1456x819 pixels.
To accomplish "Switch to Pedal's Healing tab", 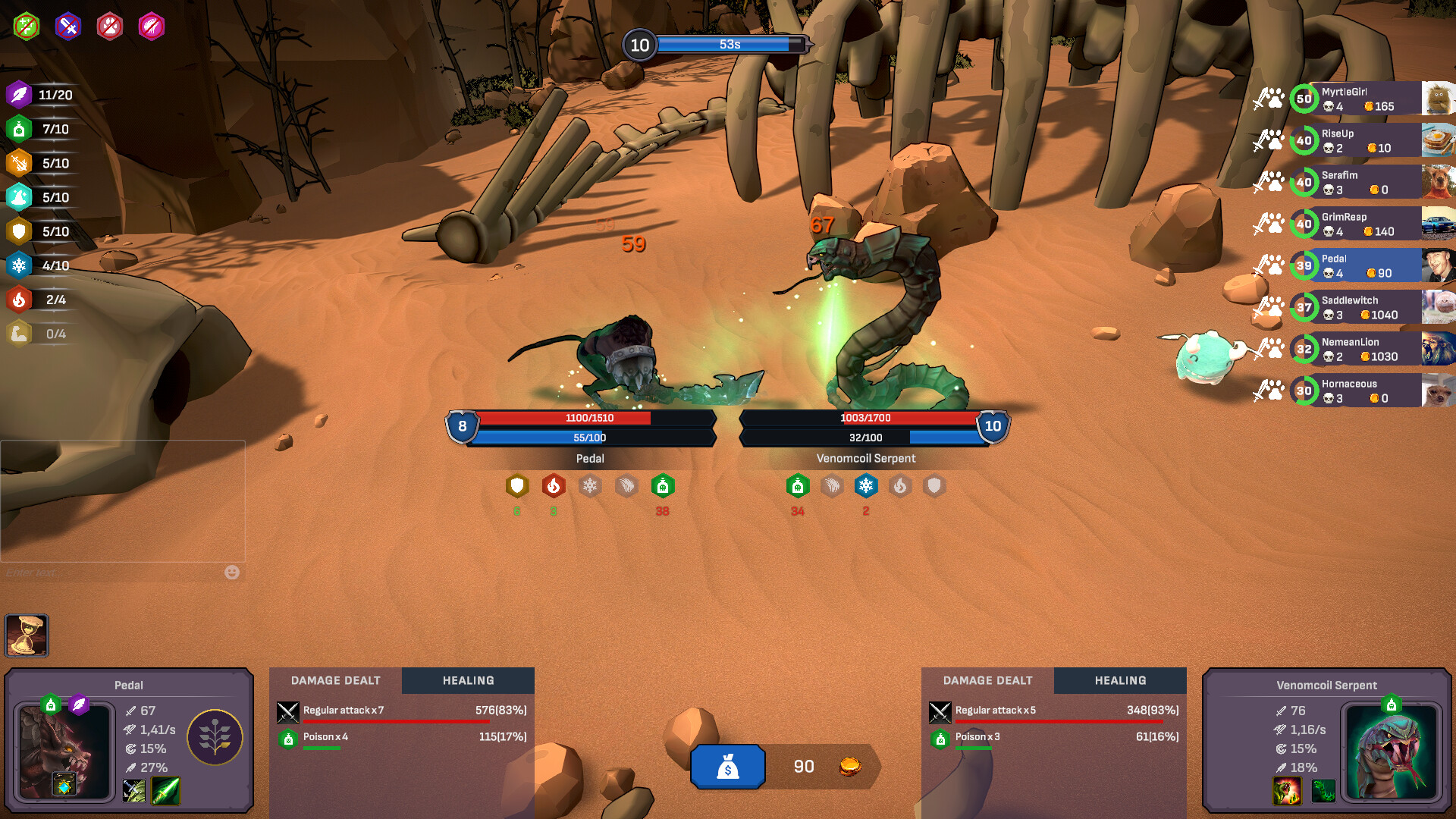I will coord(468,680).
